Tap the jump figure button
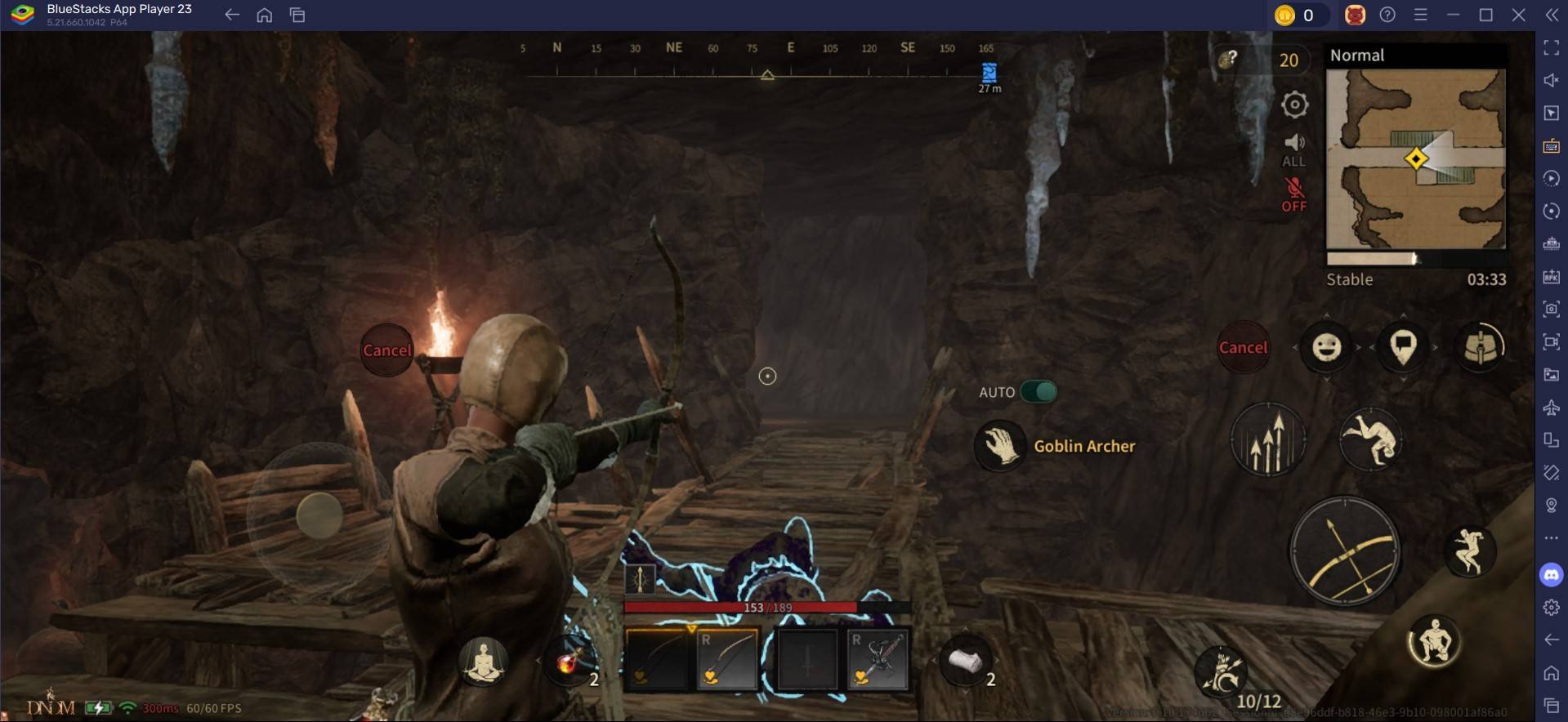Screen dimensions: 1568x722 click(1469, 550)
